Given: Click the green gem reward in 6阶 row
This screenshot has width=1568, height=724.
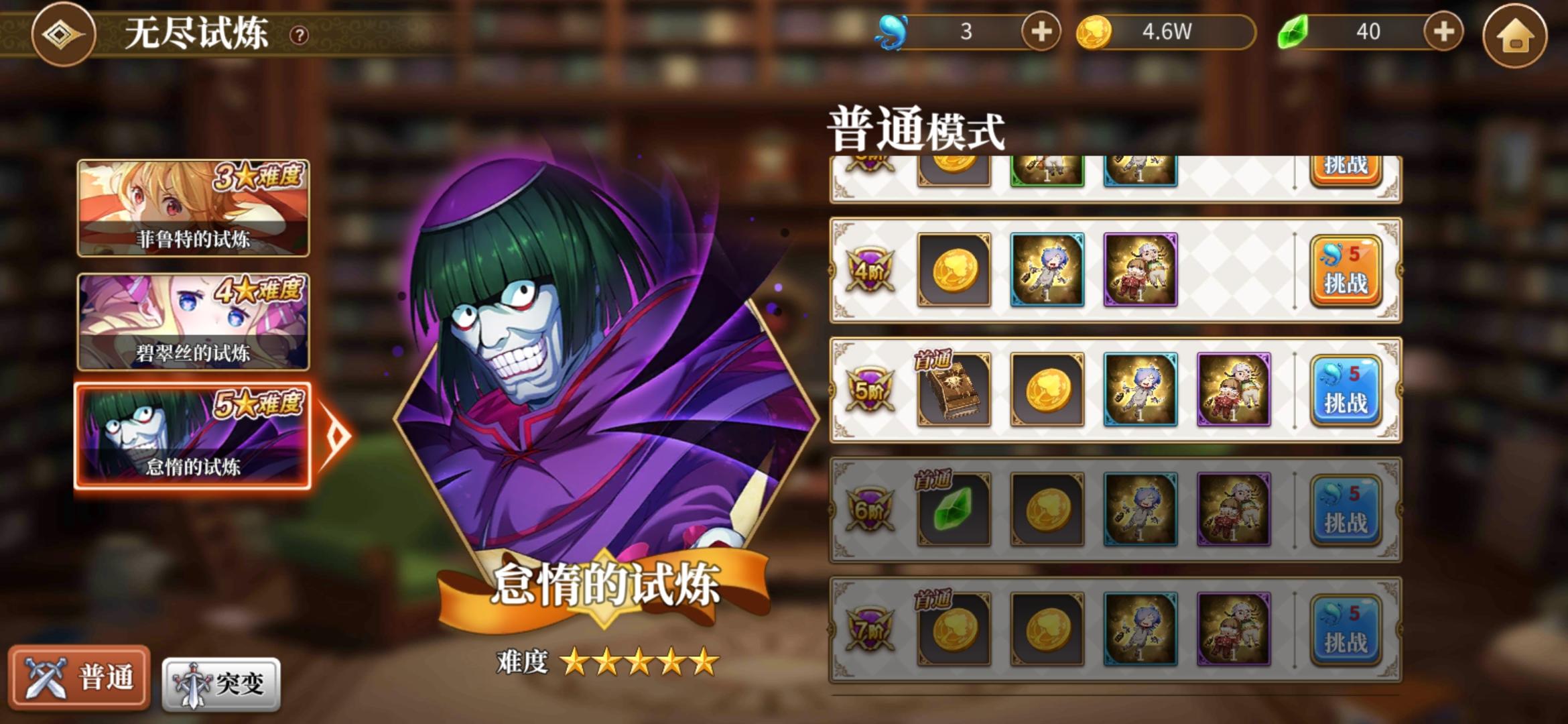Looking at the screenshot, I should pyautogui.click(x=953, y=509).
